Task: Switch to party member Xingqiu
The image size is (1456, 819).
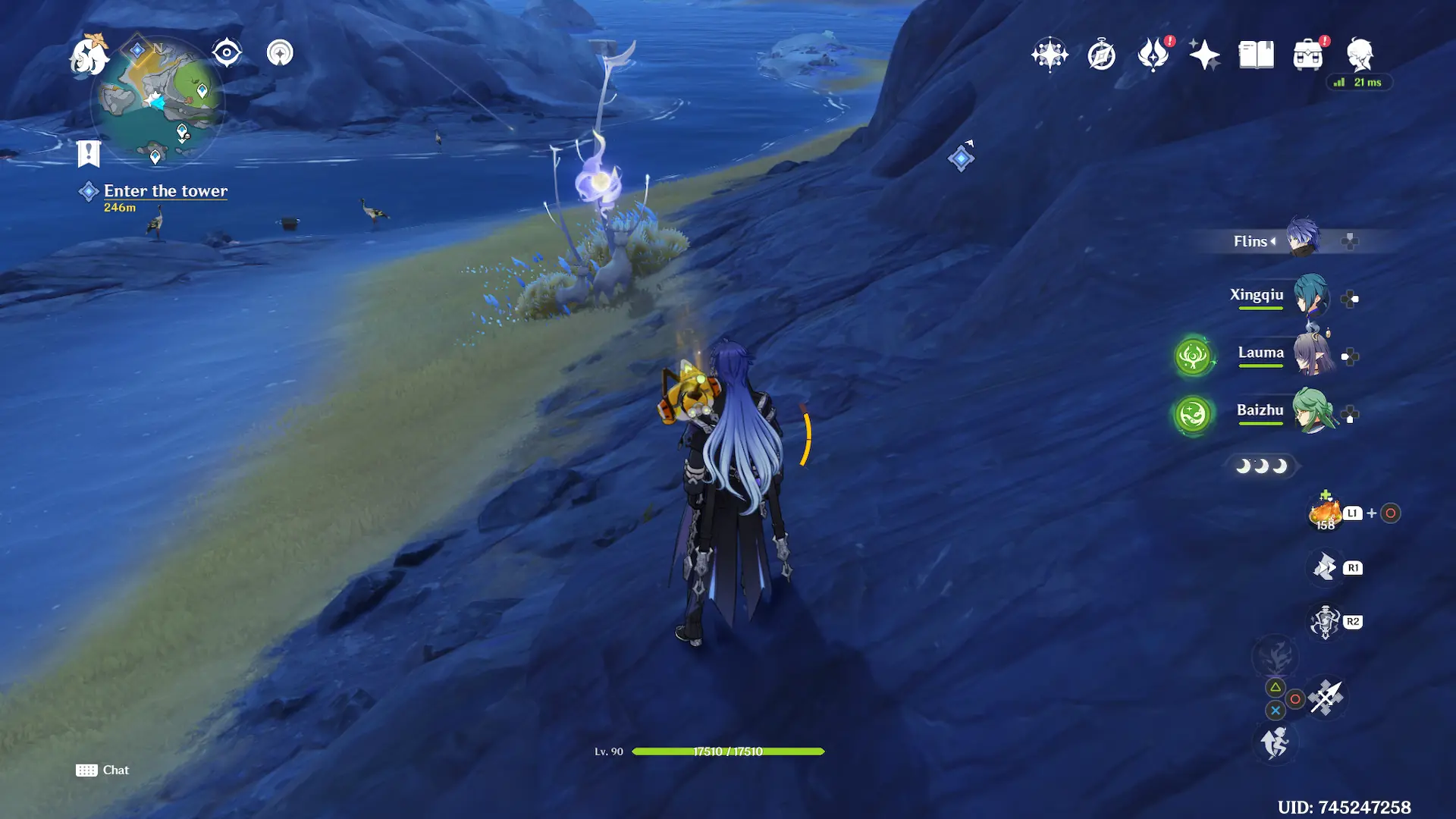Action: pyautogui.click(x=1310, y=296)
